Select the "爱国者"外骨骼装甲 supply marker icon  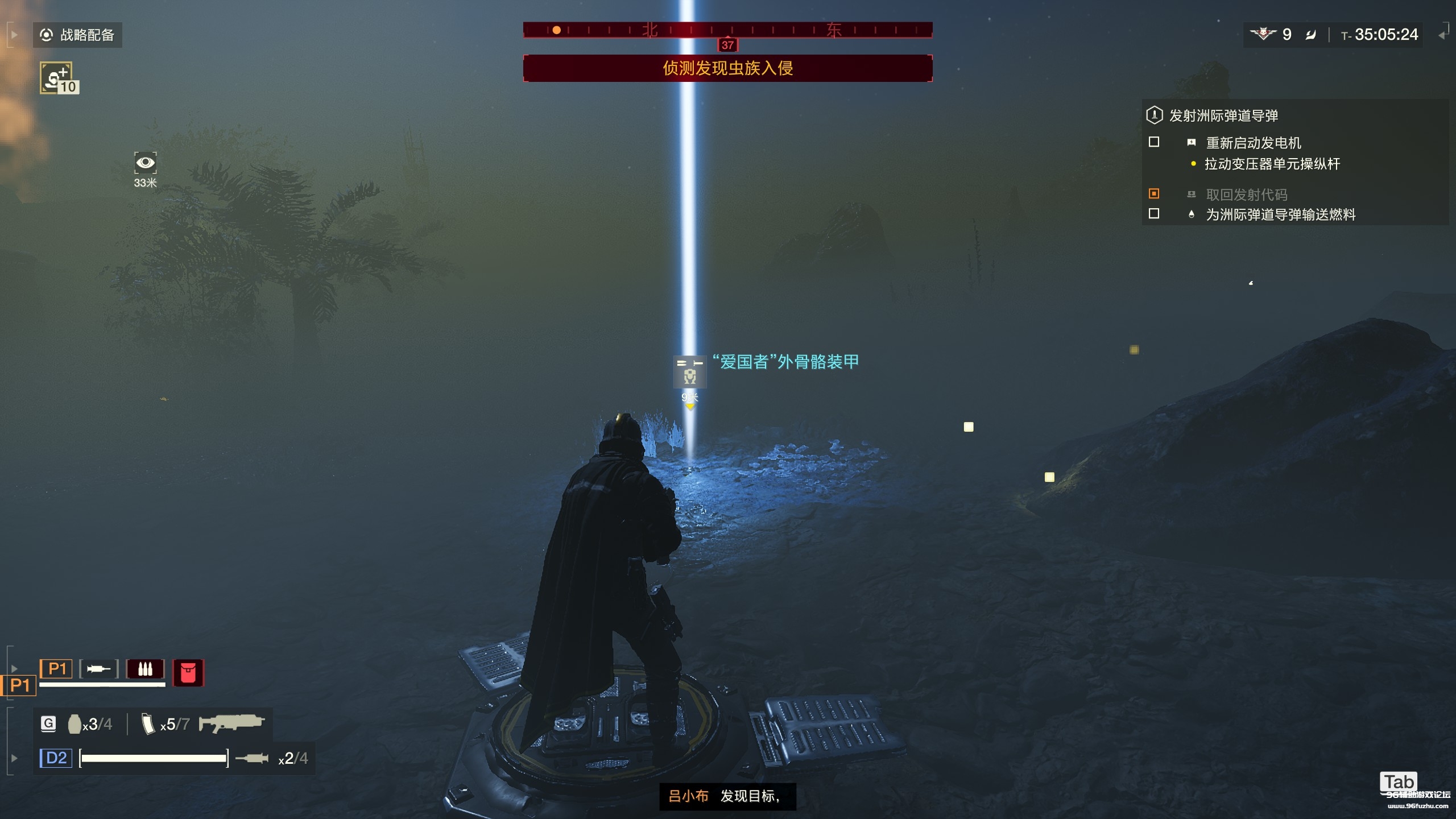(689, 371)
